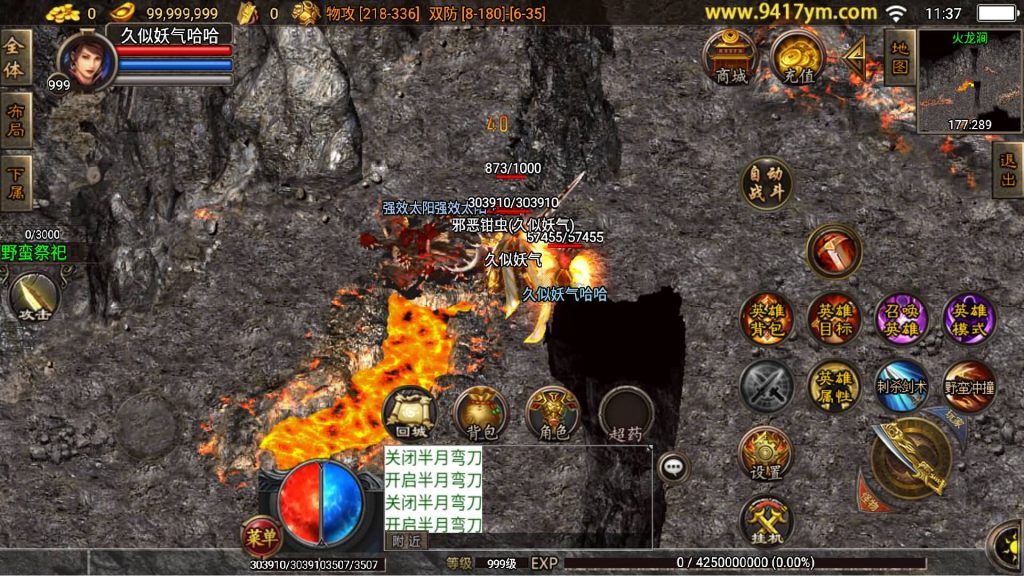
Task: Open the 地图 map button
Action: tap(899, 56)
